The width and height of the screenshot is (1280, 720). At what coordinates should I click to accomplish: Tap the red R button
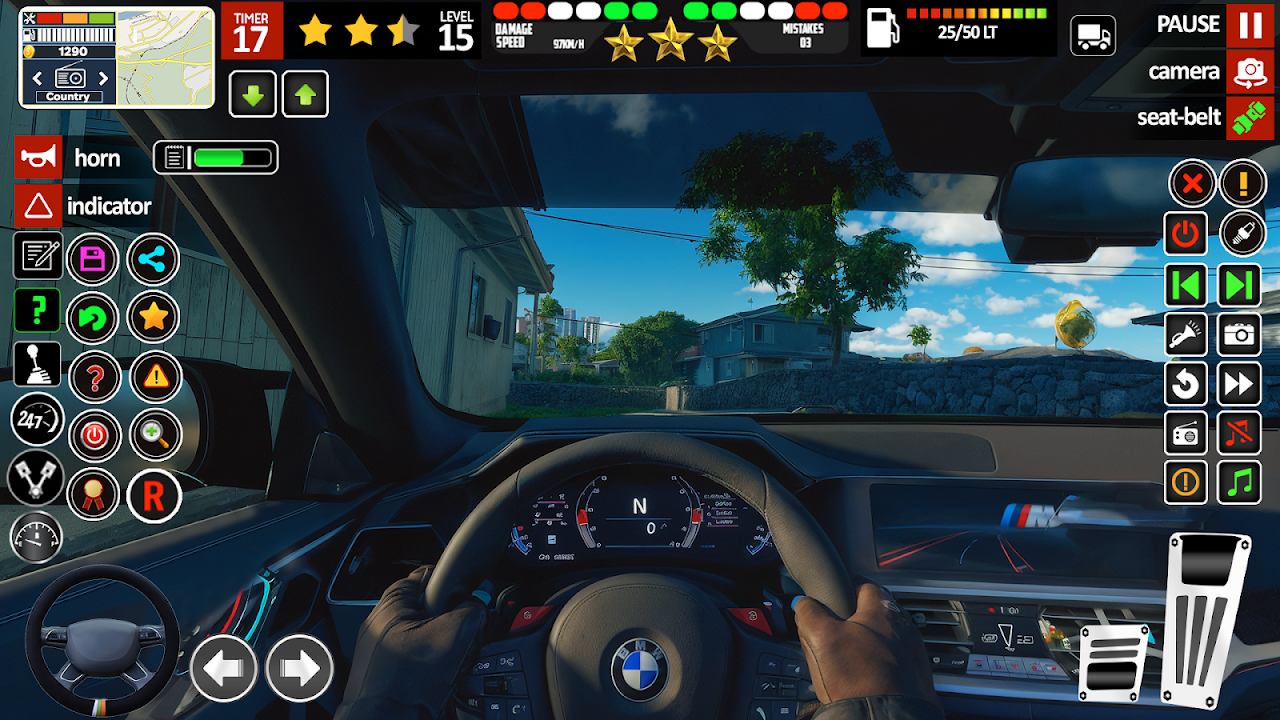pos(154,495)
